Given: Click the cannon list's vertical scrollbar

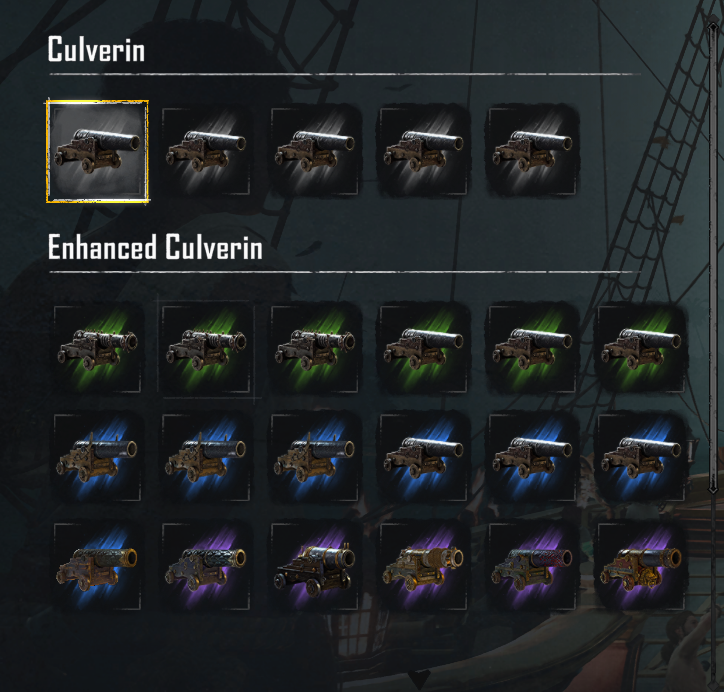Looking at the screenshot, I should (x=712, y=250).
